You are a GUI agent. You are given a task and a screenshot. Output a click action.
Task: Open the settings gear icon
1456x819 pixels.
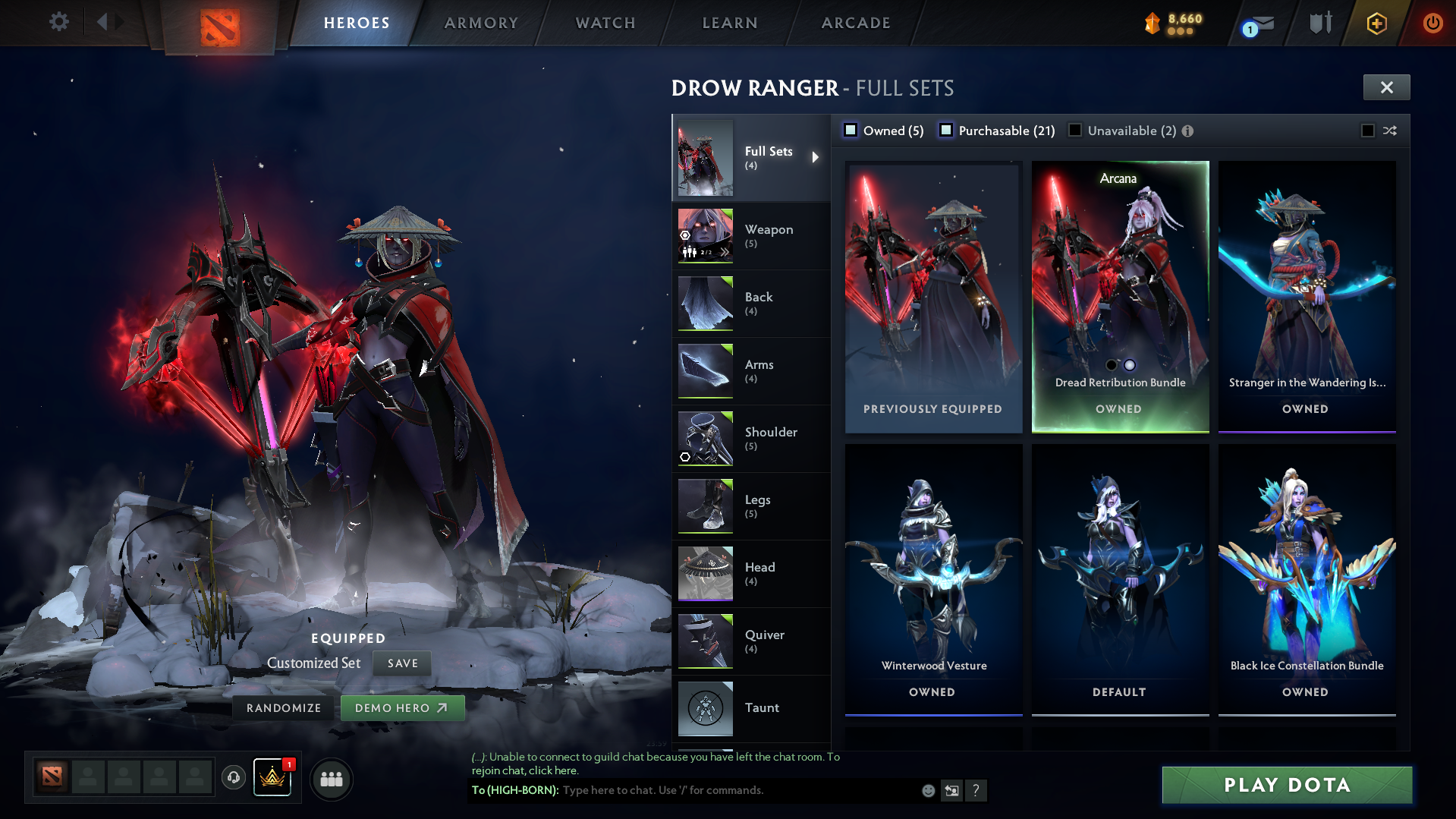[58, 21]
